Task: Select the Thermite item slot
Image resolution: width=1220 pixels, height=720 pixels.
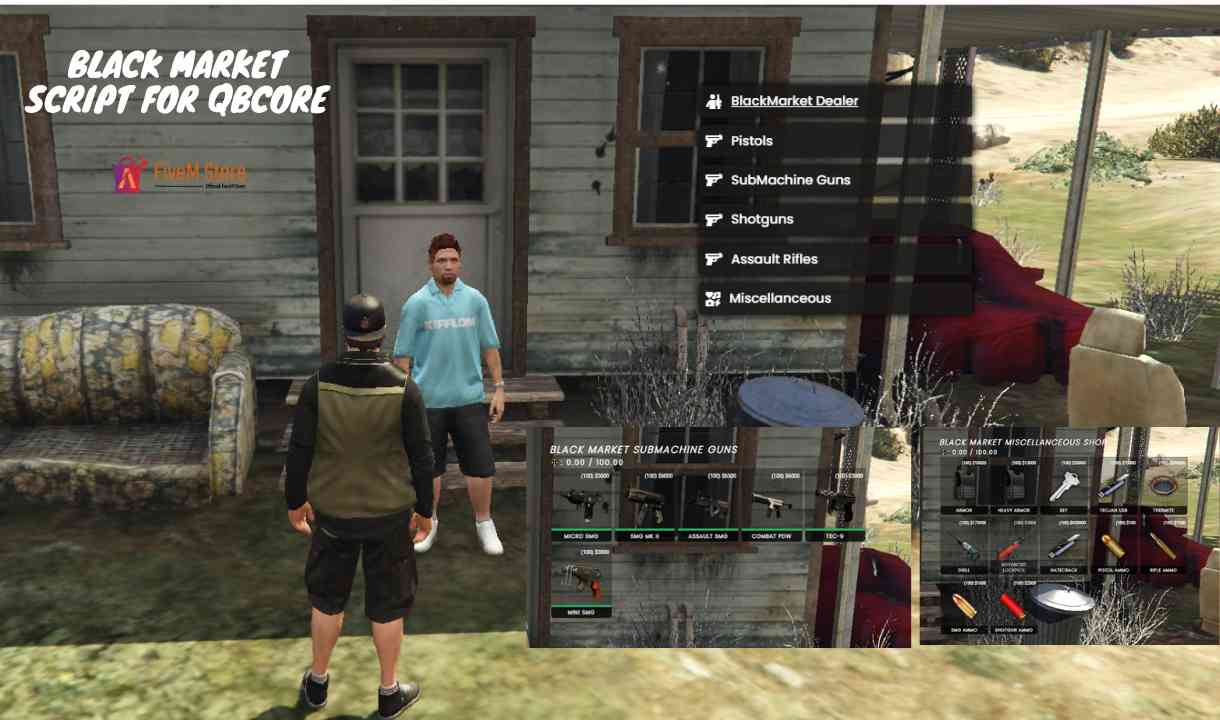Action: pos(1163,487)
